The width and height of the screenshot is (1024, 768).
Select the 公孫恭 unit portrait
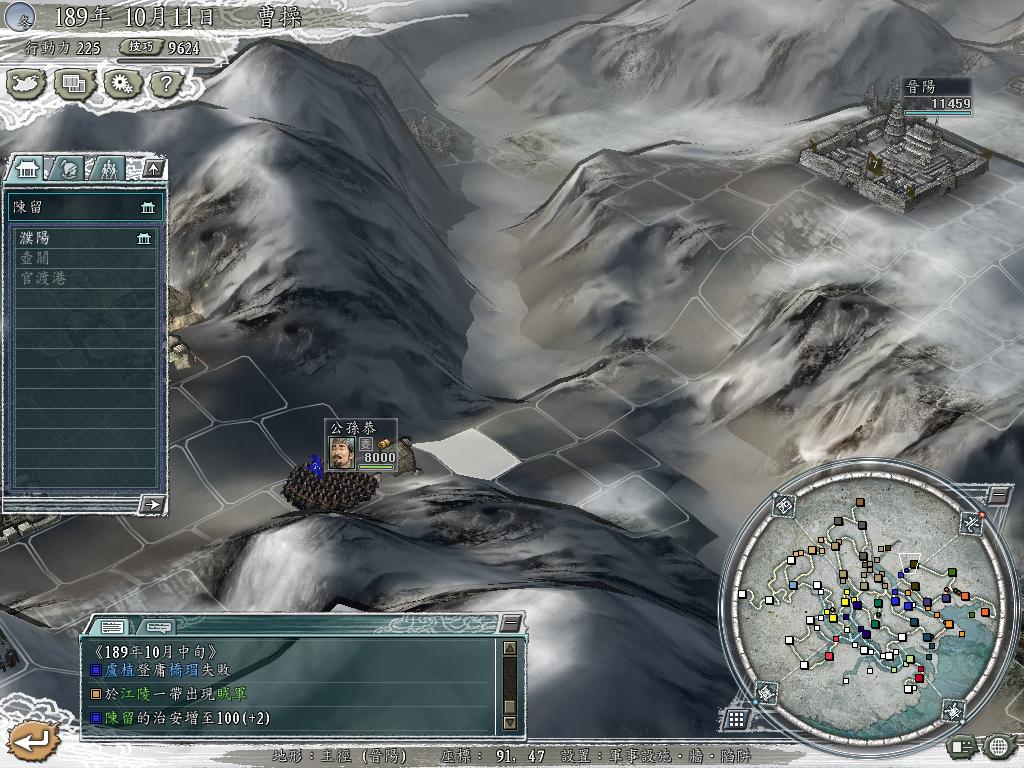coord(342,453)
